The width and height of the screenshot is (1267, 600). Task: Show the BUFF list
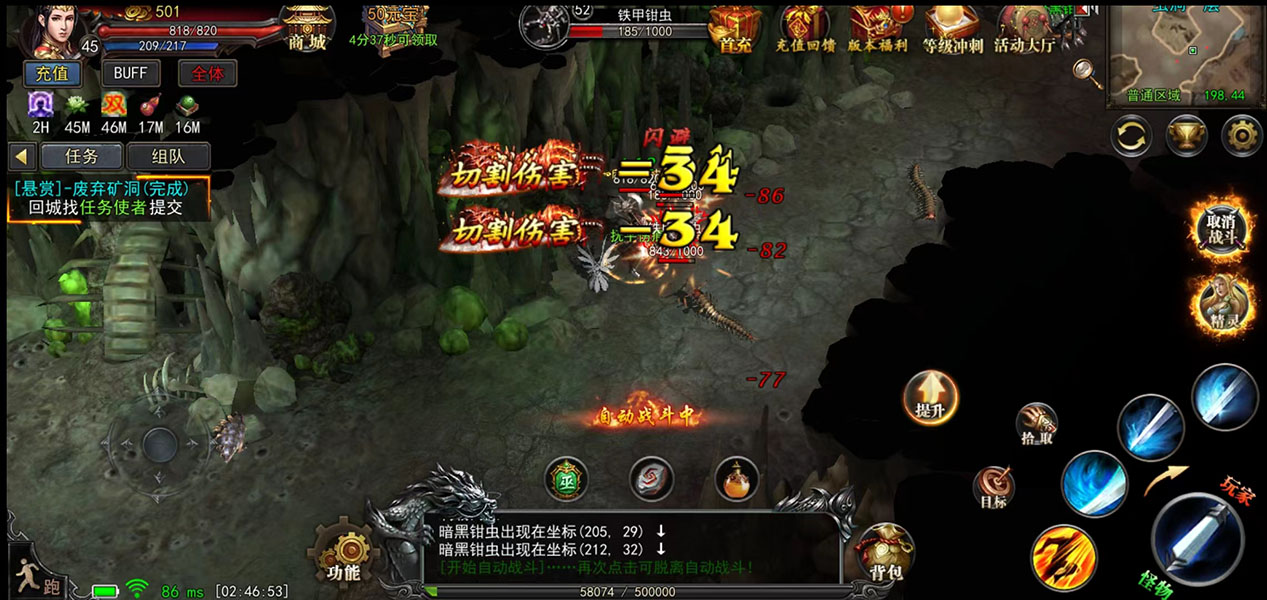[x=130, y=73]
